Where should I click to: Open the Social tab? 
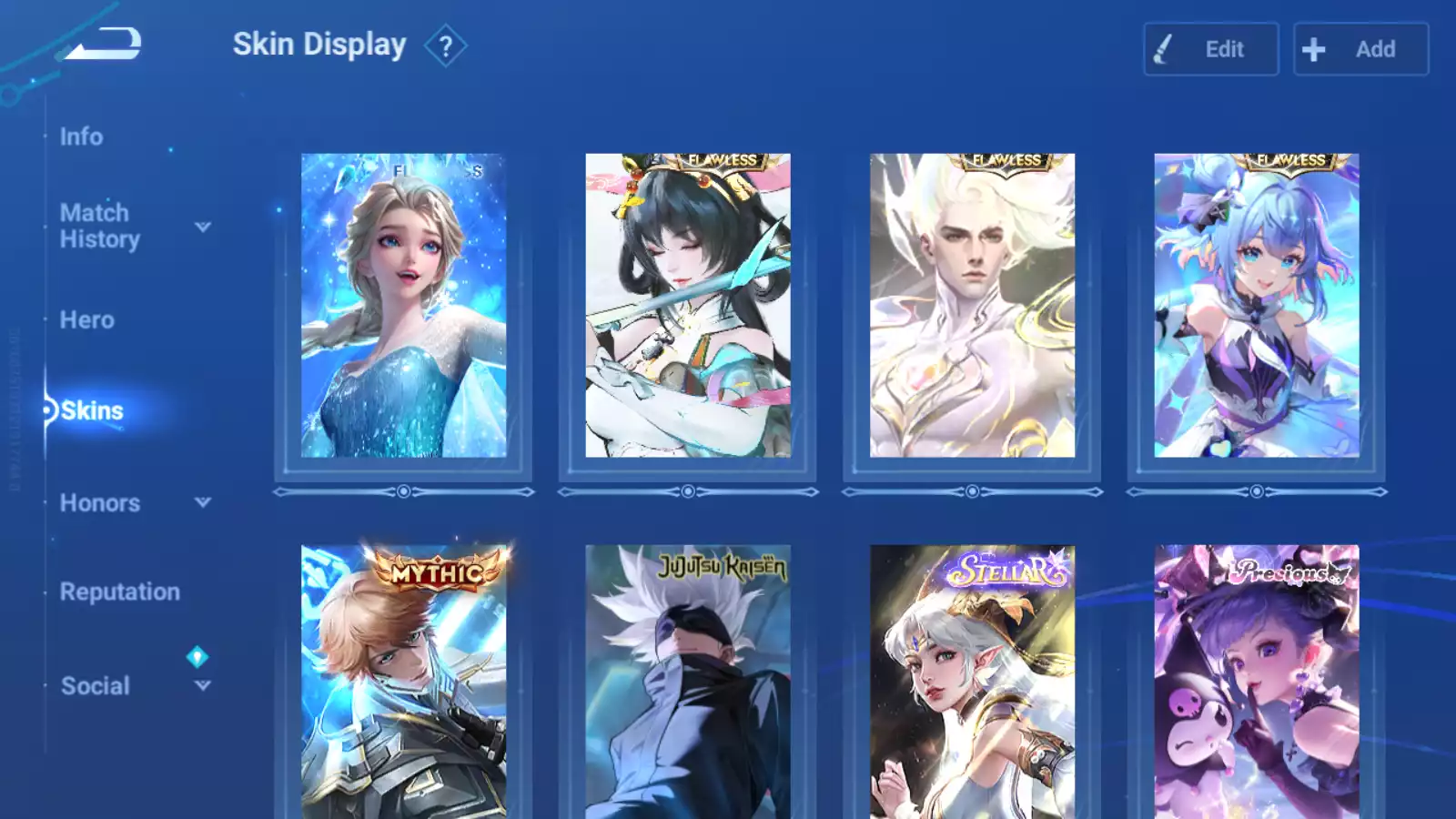96,686
